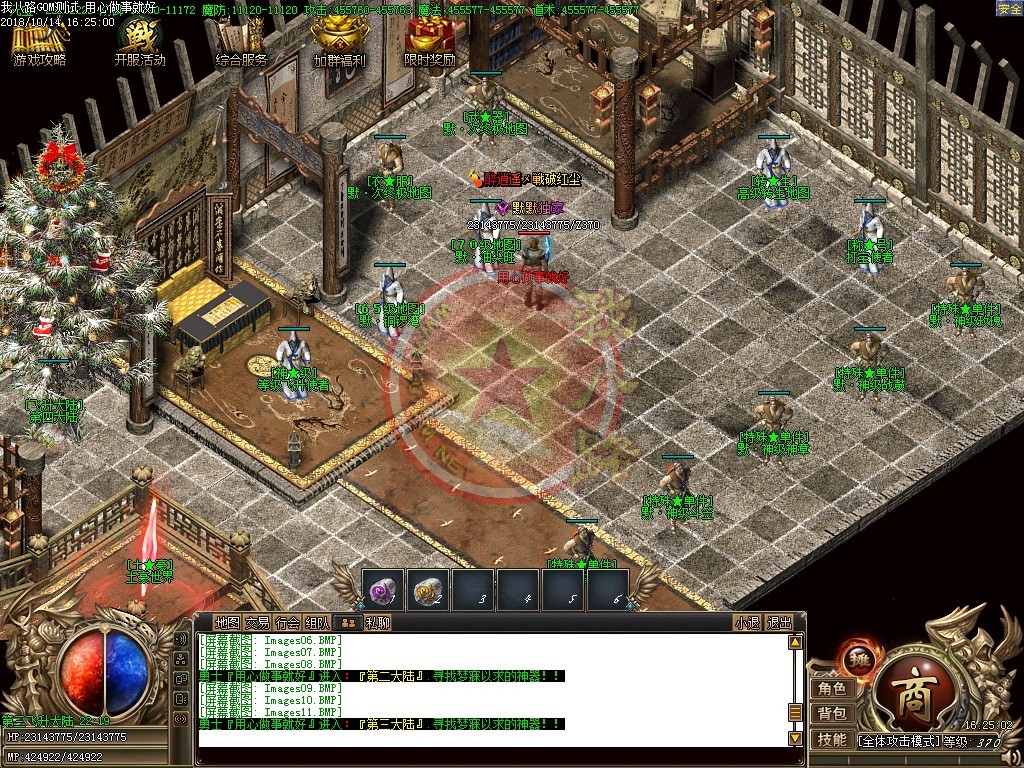Open the 背包 backpack inventory

(x=832, y=713)
